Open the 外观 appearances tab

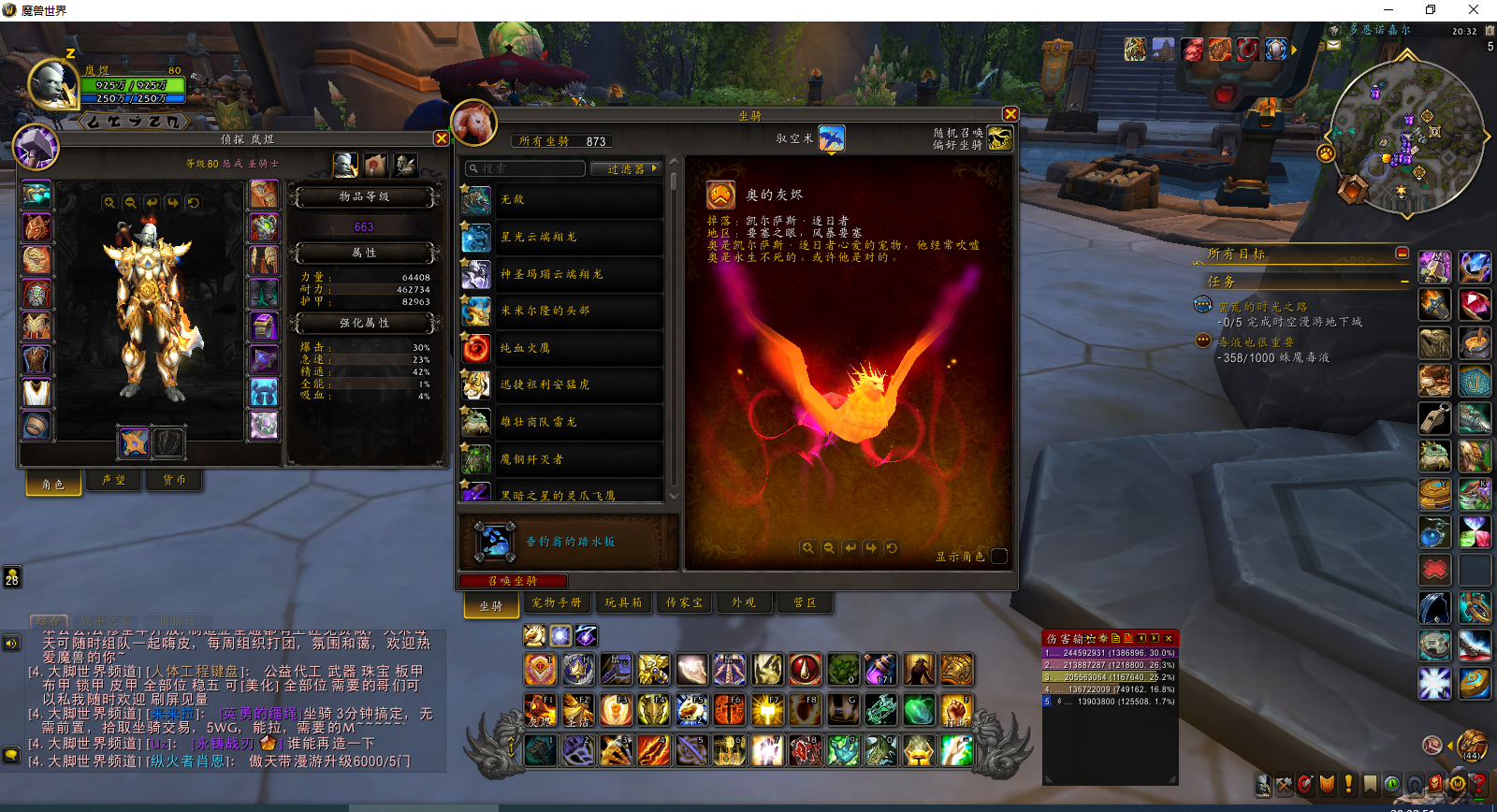[x=744, y=603]
